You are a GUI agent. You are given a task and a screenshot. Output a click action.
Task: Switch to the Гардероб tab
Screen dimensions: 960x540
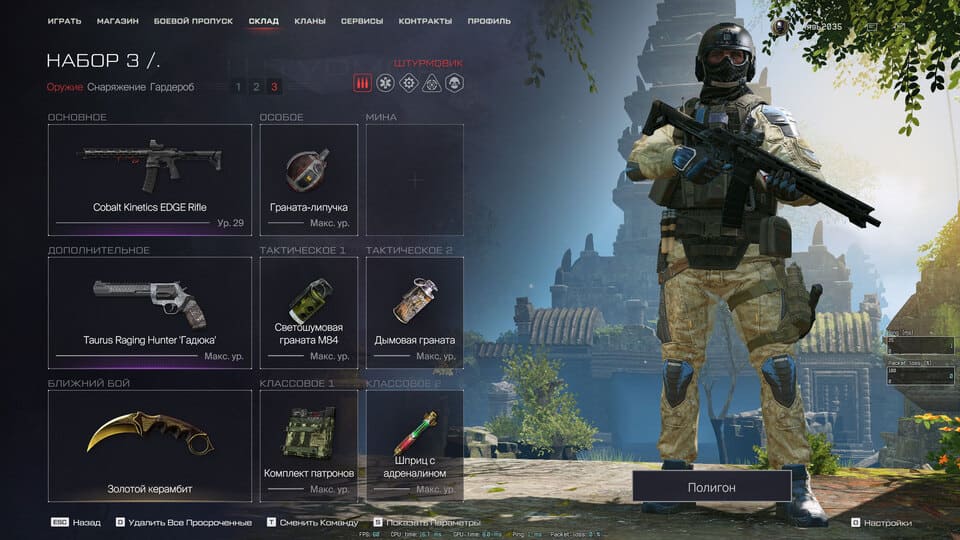(172, 87)
